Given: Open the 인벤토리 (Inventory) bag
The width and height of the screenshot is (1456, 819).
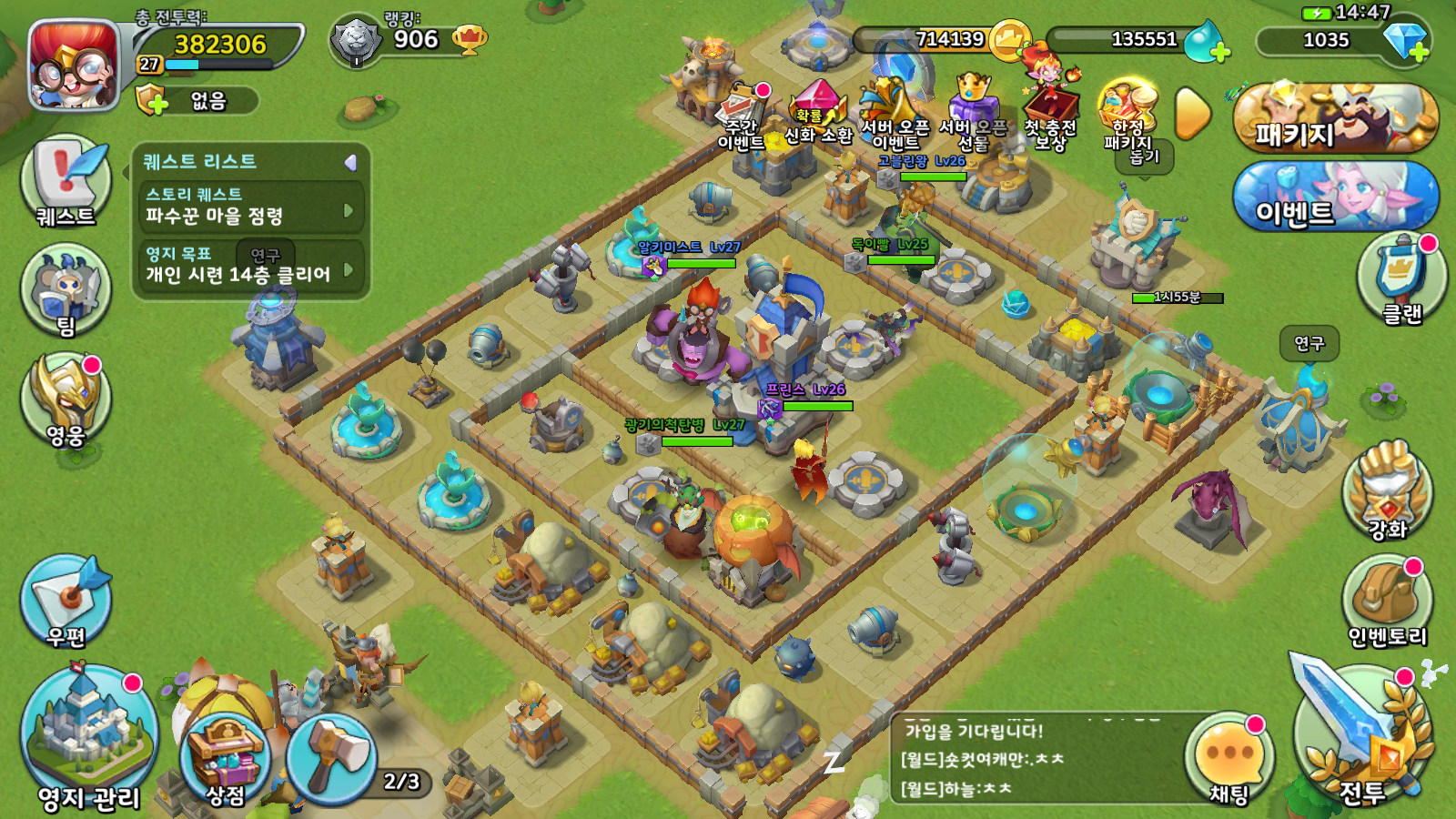Looking at the screenshot, I should coord(1387,601).
